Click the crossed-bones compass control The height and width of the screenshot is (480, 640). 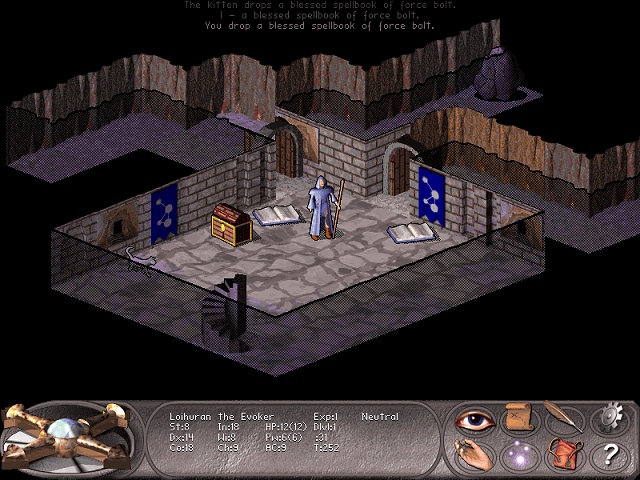click(66, 438)
